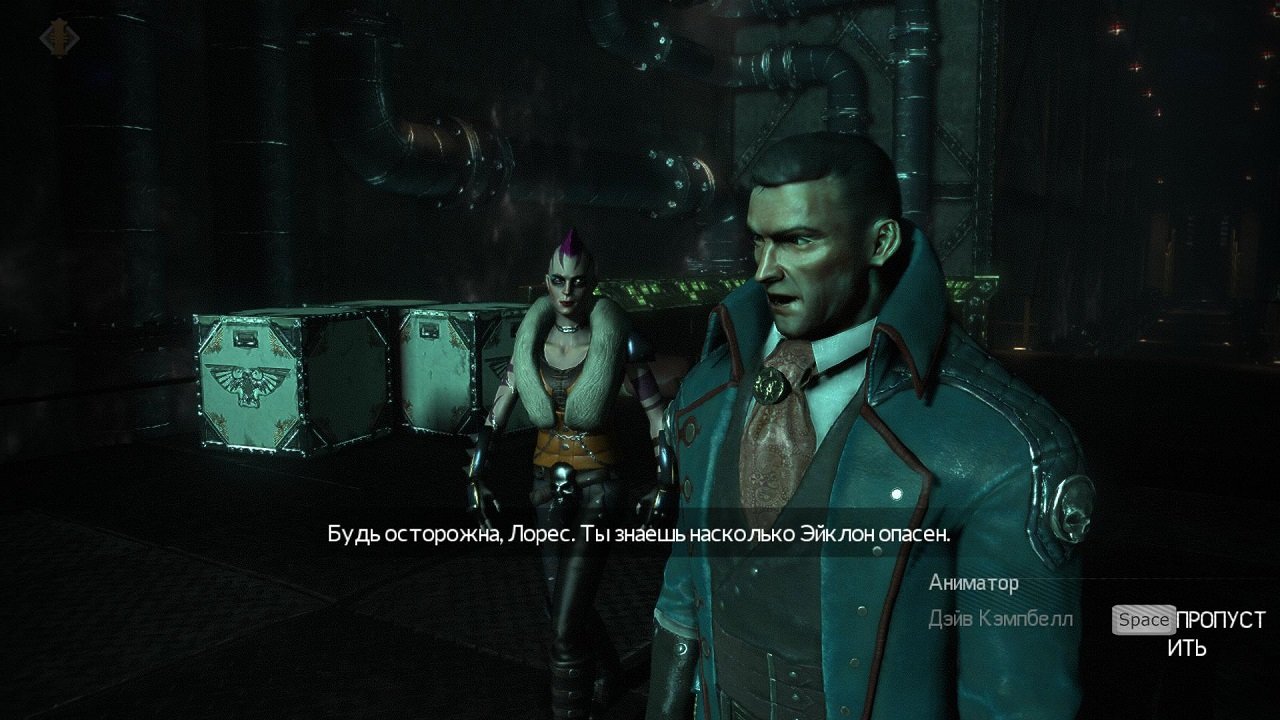Click the skull emblem on the coat's shoulder
Viewport: 1280px width, 720px height.
click(1074, 507)
